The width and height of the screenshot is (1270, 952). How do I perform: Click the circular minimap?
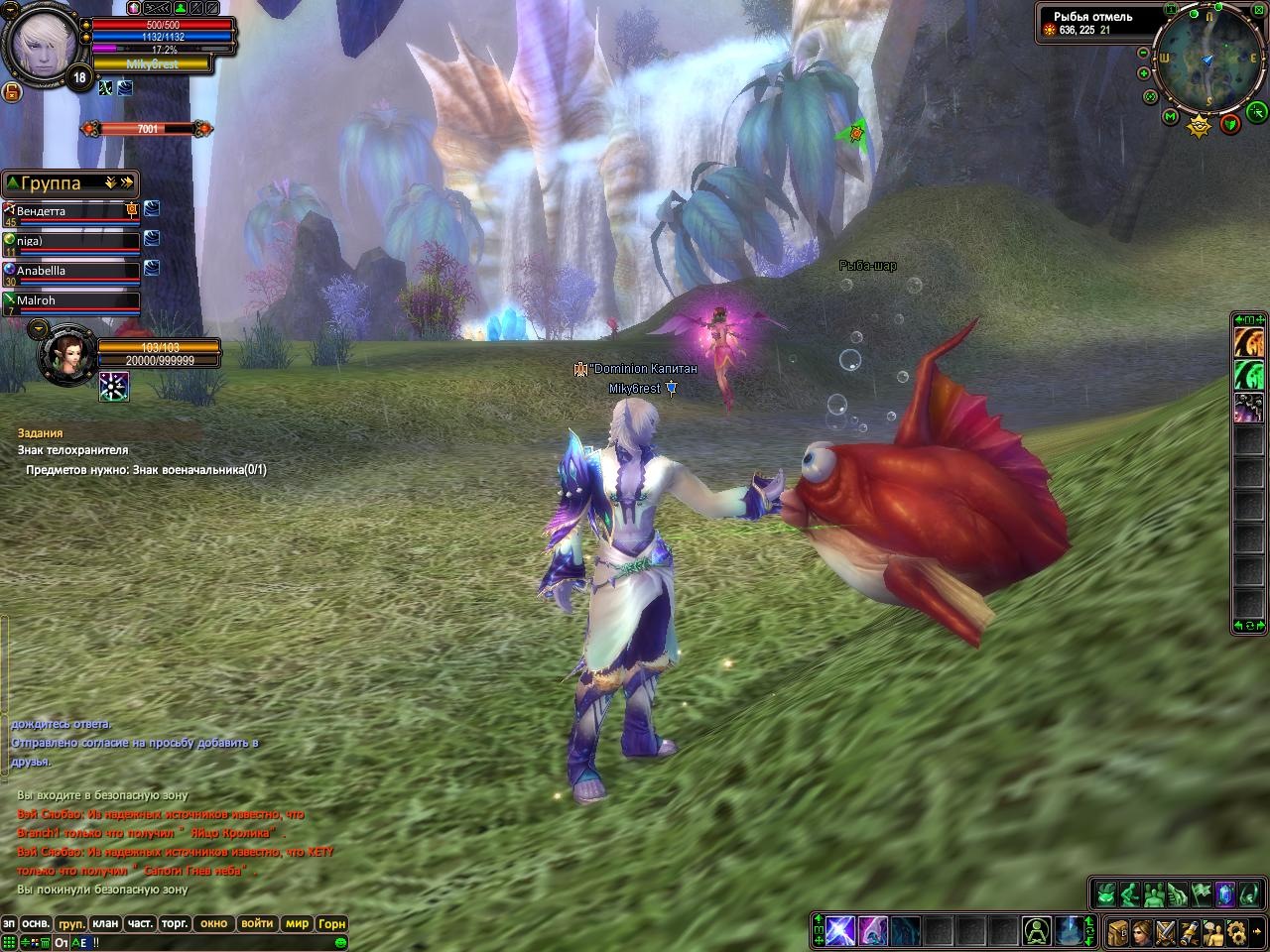(1206, 61)
